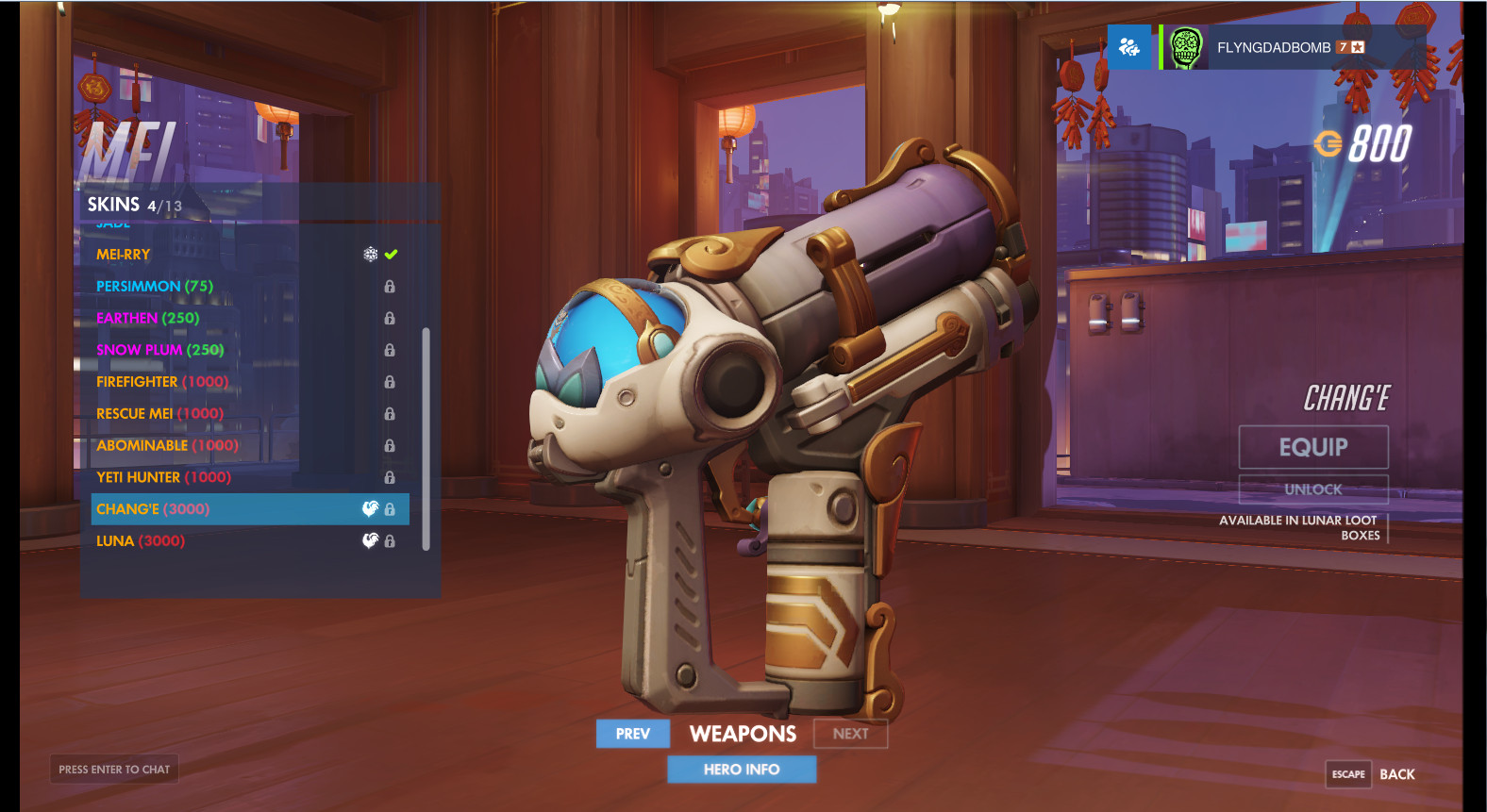Select the Mei-rry skin
Screen dimensions: 1487x812
click(x=124, y=255)
